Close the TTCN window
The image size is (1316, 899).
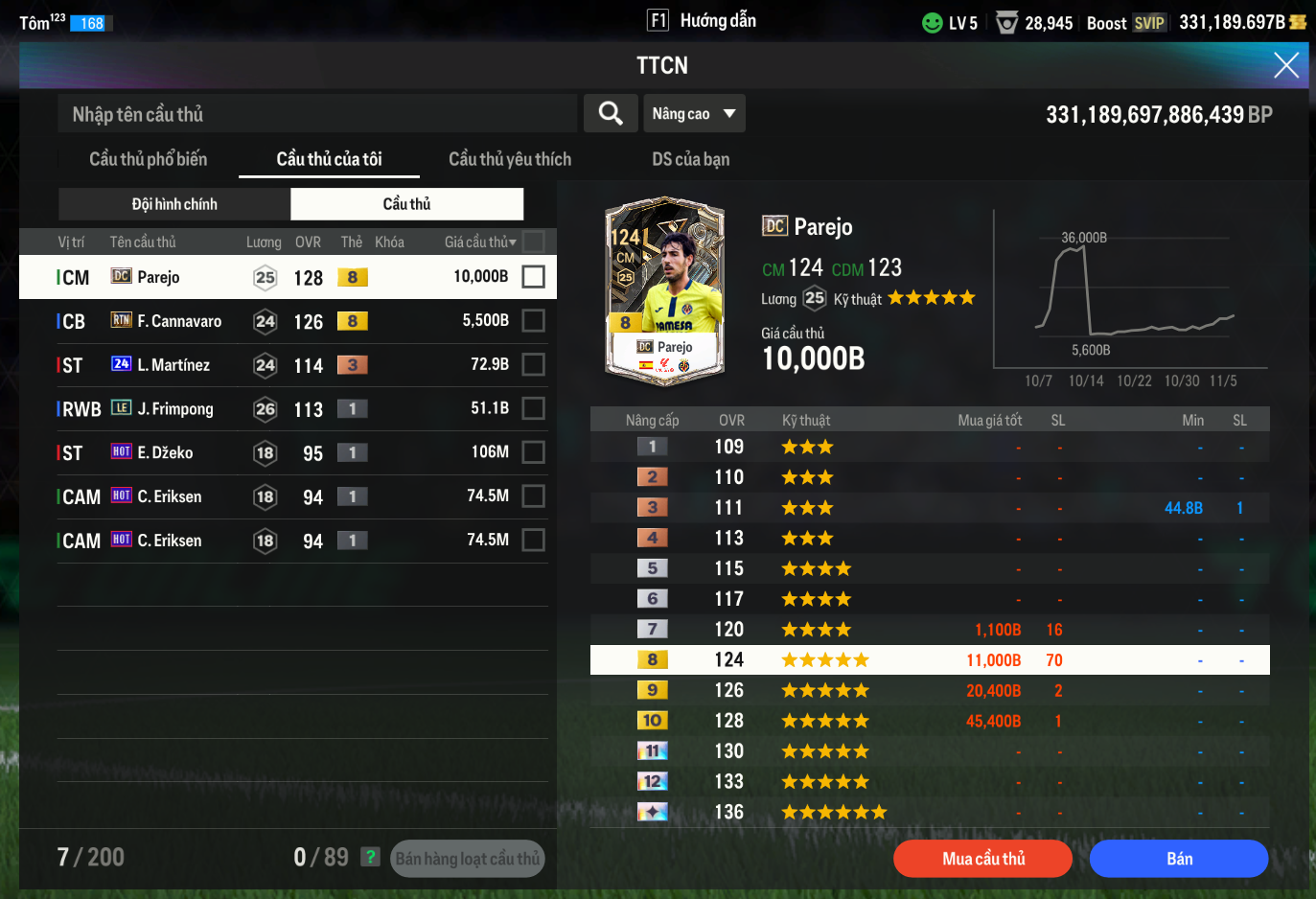click(x=1285, y=65)
